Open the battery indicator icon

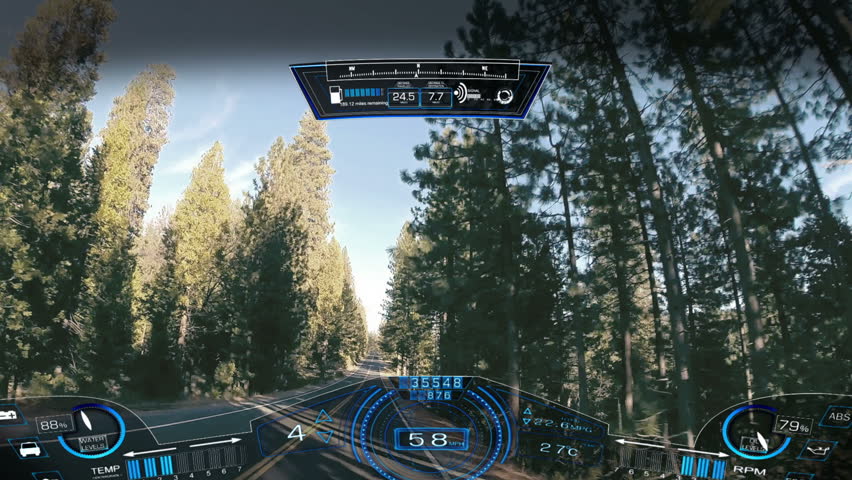click(8, 414)
